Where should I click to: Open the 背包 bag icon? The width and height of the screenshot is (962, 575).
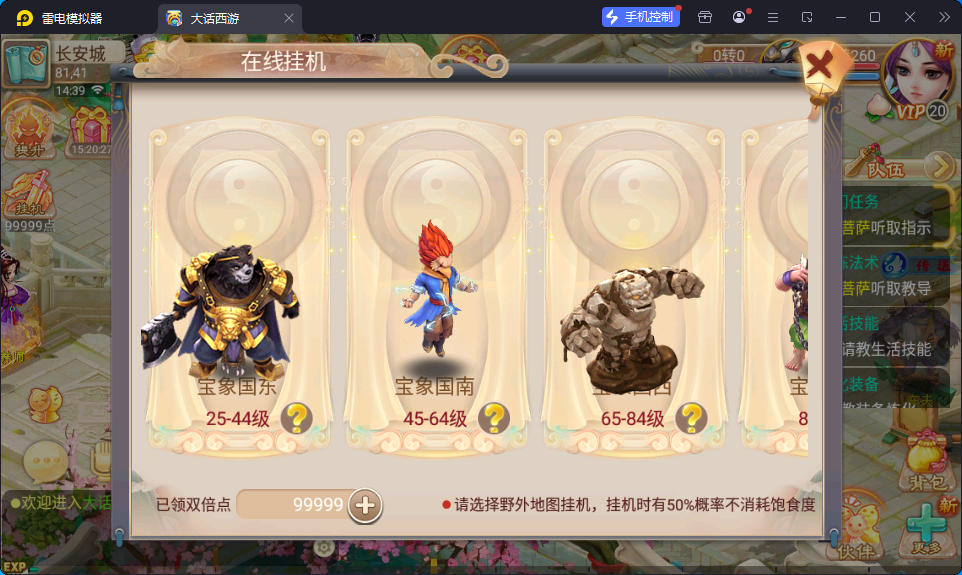click(x=926, y=462)
